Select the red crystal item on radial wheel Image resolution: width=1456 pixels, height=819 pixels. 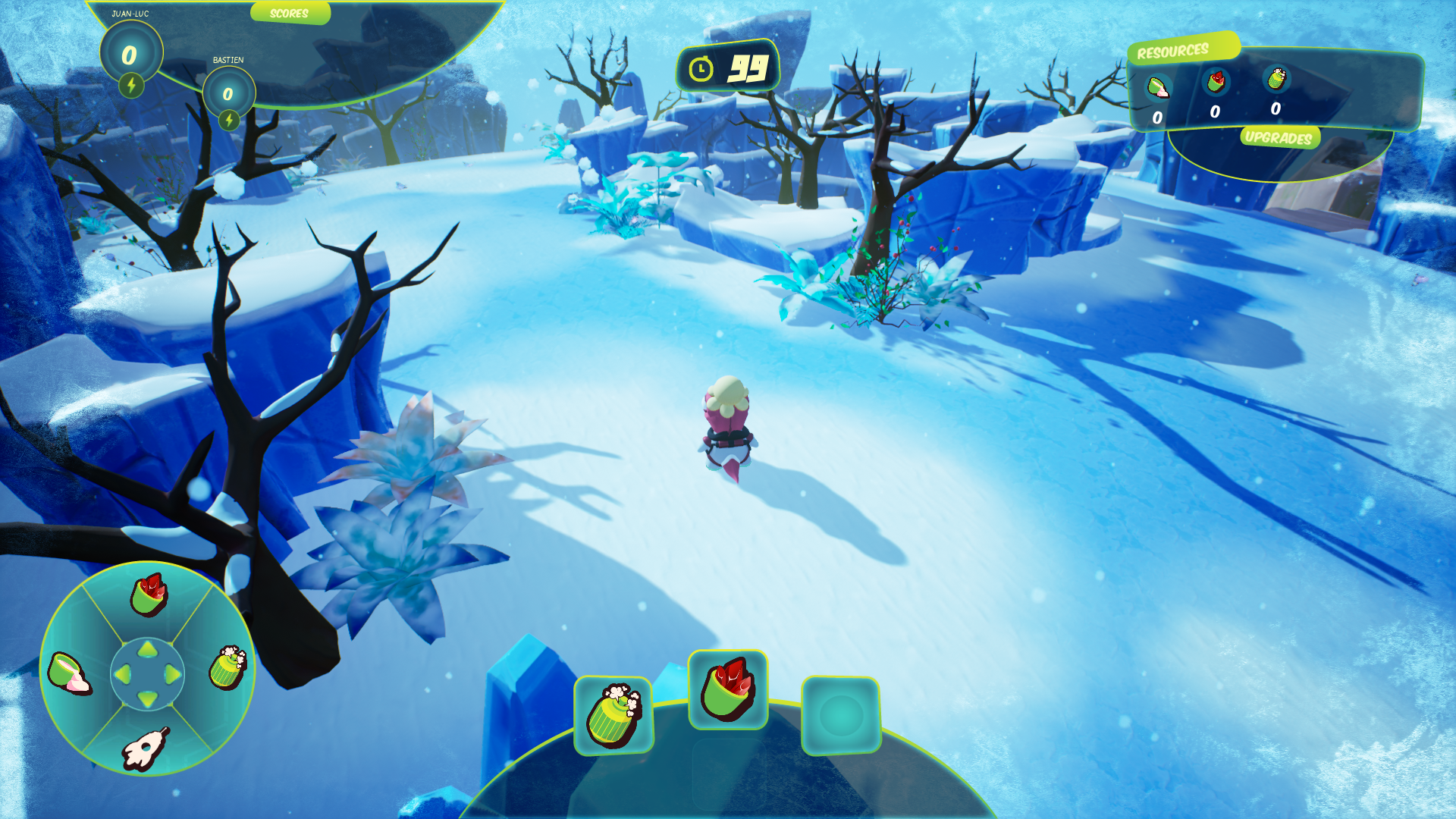click(x=149, y=595)
